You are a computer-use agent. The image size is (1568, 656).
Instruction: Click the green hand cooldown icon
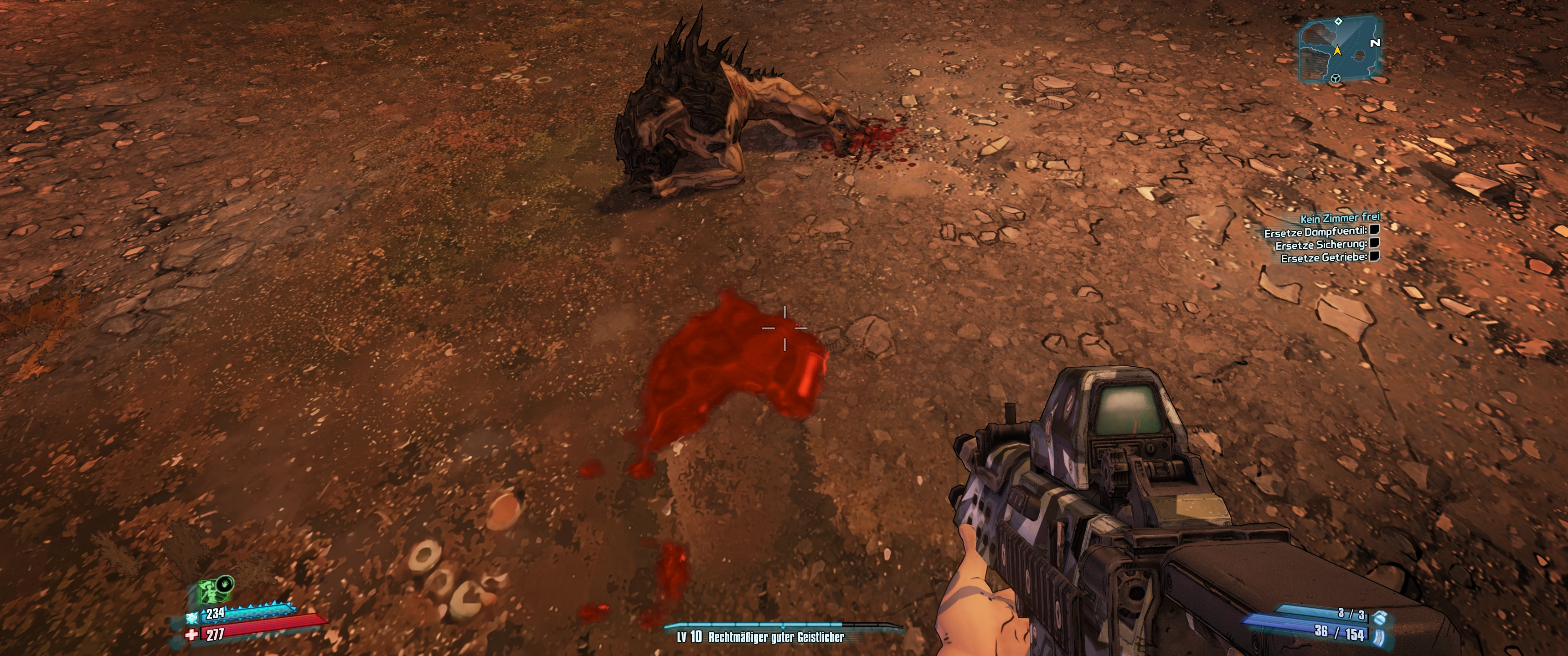226,583
